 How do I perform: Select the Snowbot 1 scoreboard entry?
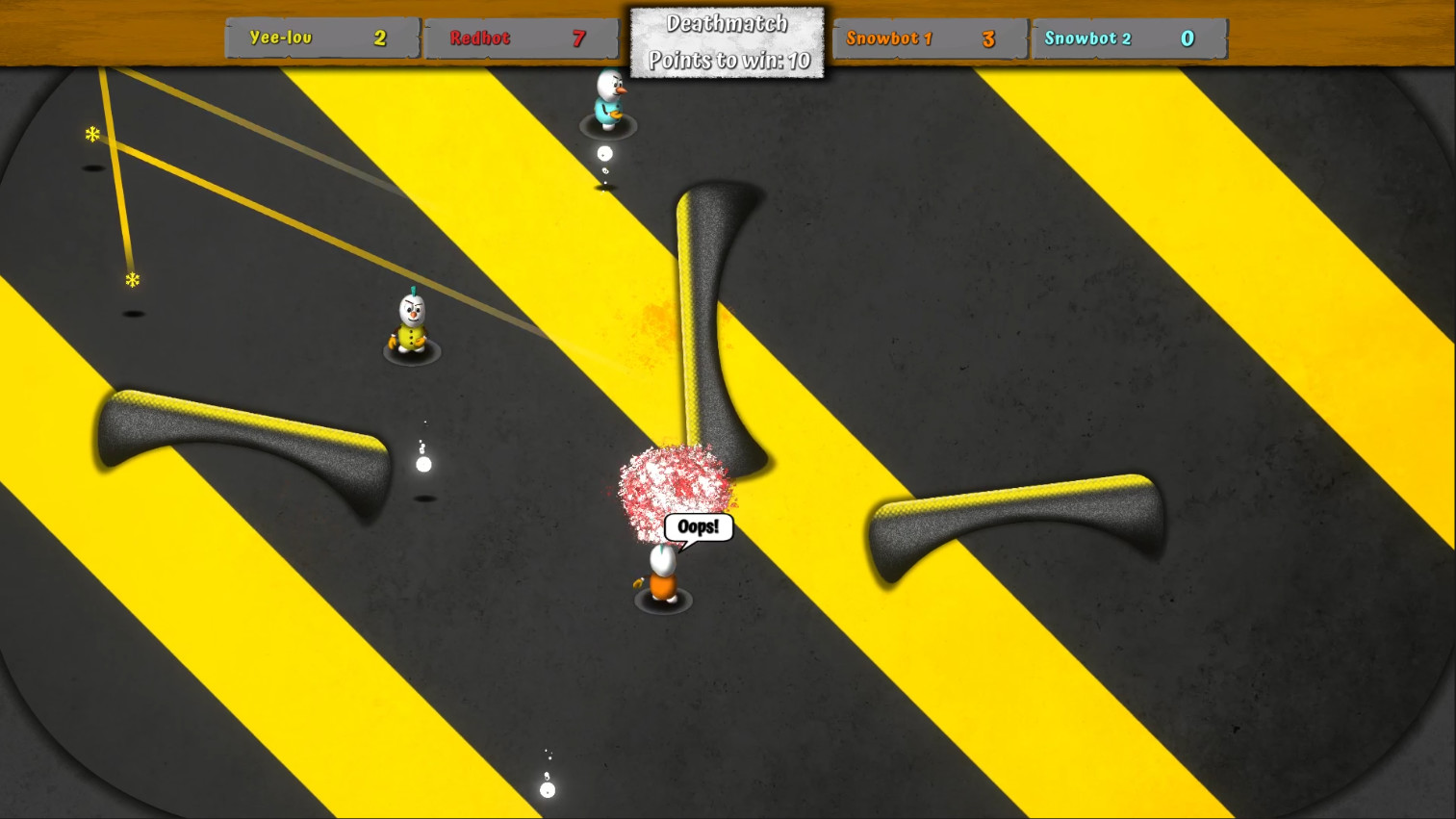929,38
